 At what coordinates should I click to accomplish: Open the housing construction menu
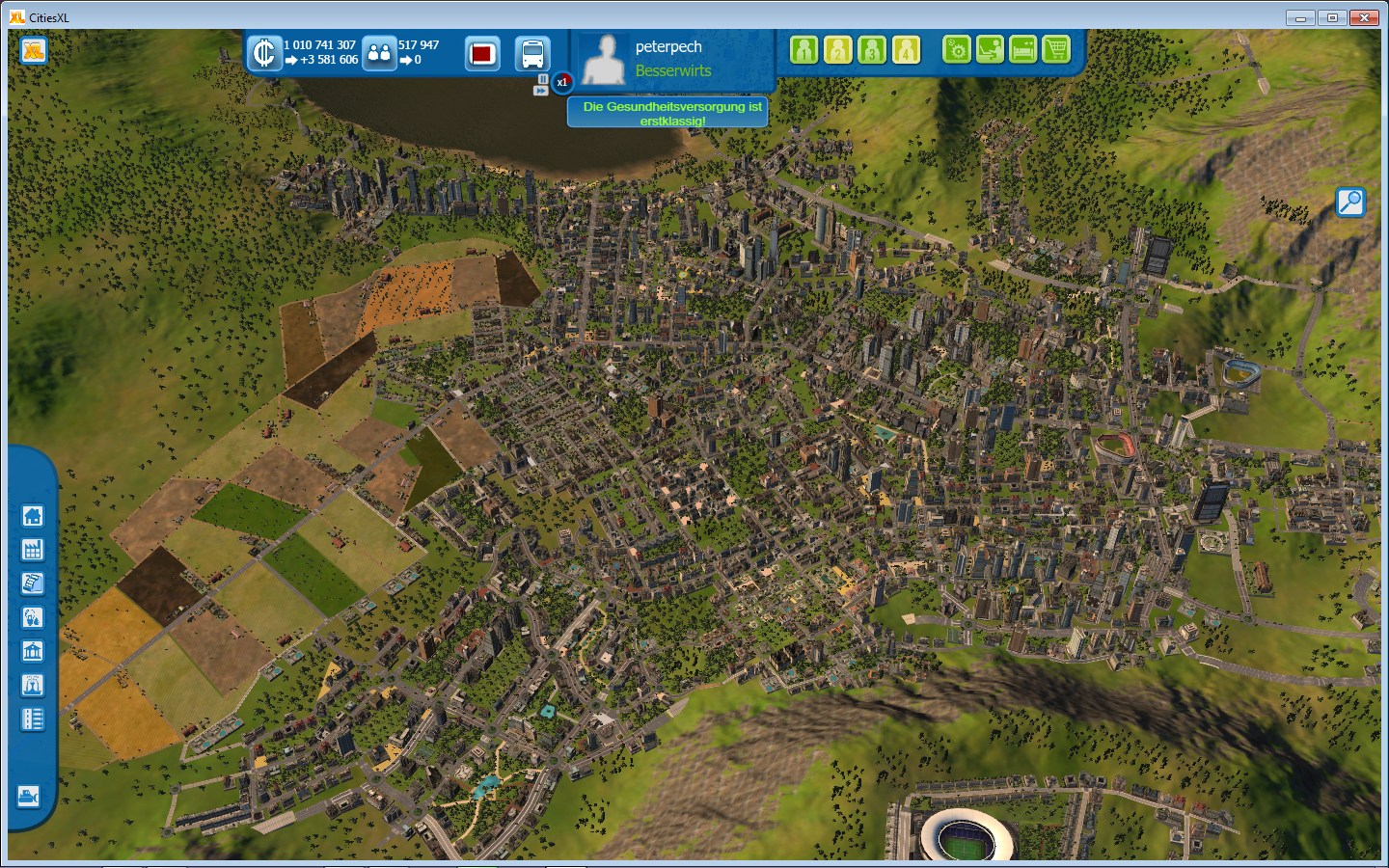[33, 516]
